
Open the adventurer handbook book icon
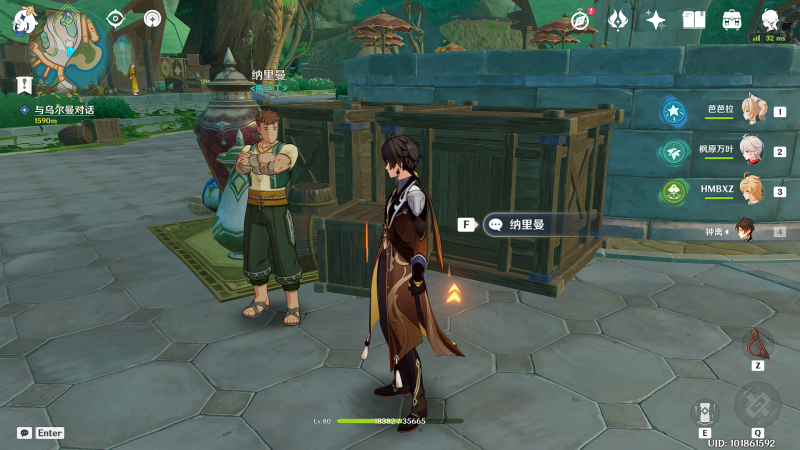click(x=694, y=20)
